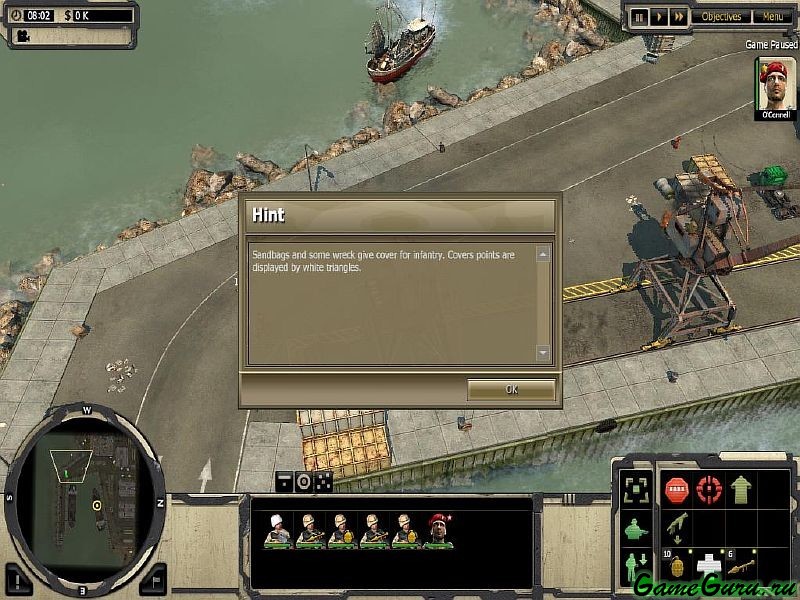
Task: Open the game Menu
Action: (772, 17)
